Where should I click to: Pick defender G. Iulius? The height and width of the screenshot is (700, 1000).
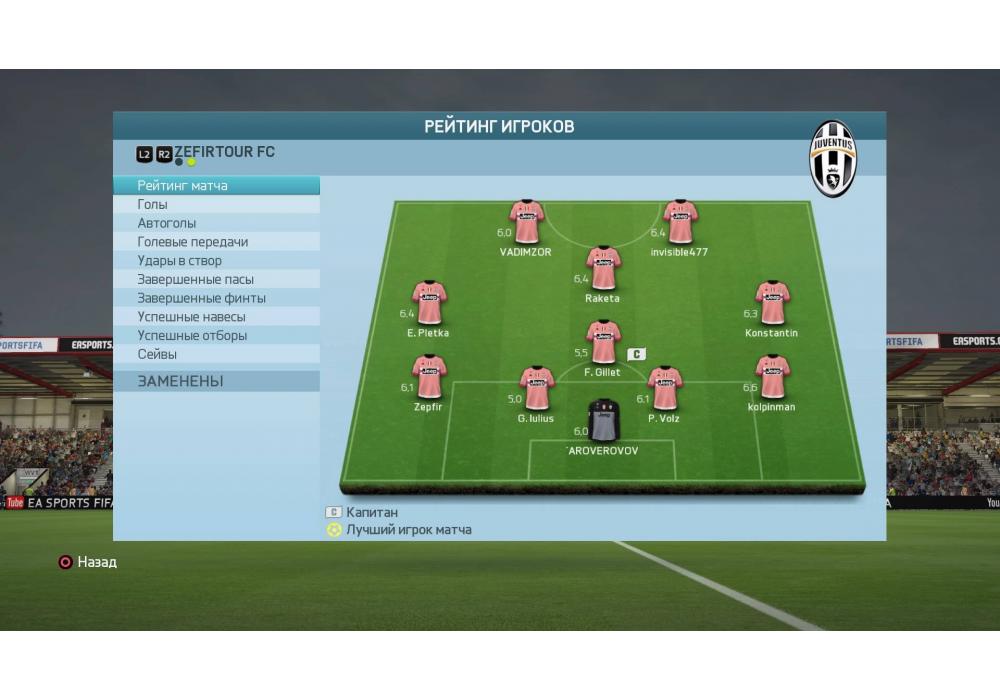coord(537,388)
